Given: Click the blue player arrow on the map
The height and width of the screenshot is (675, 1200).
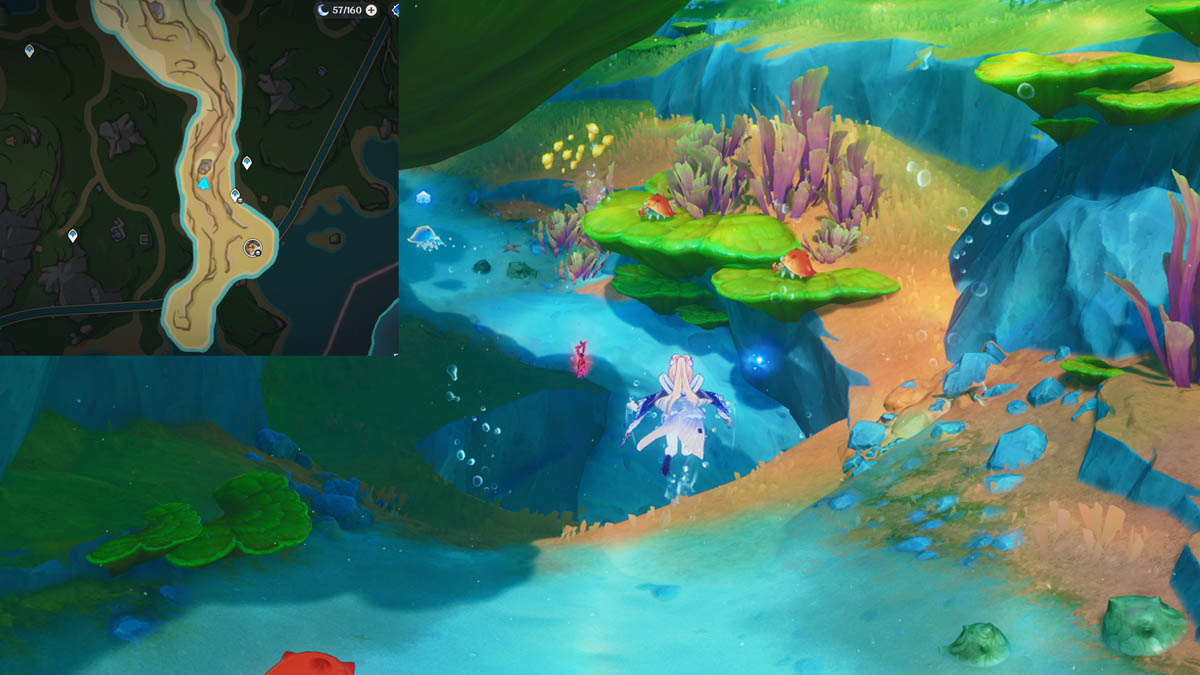Looking at the screenshot, I should pos(204,184).
